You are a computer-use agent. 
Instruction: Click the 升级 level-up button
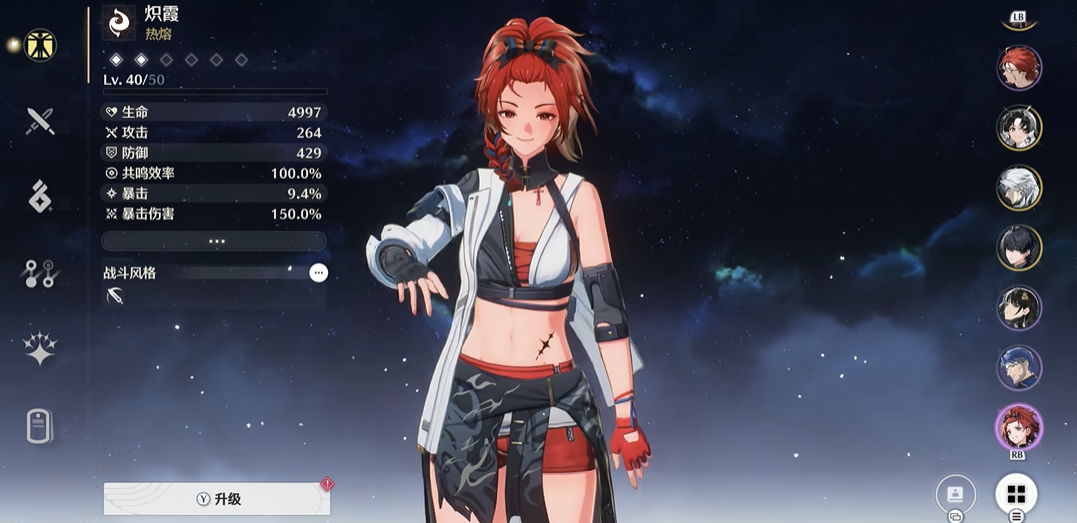pos(217,499)
